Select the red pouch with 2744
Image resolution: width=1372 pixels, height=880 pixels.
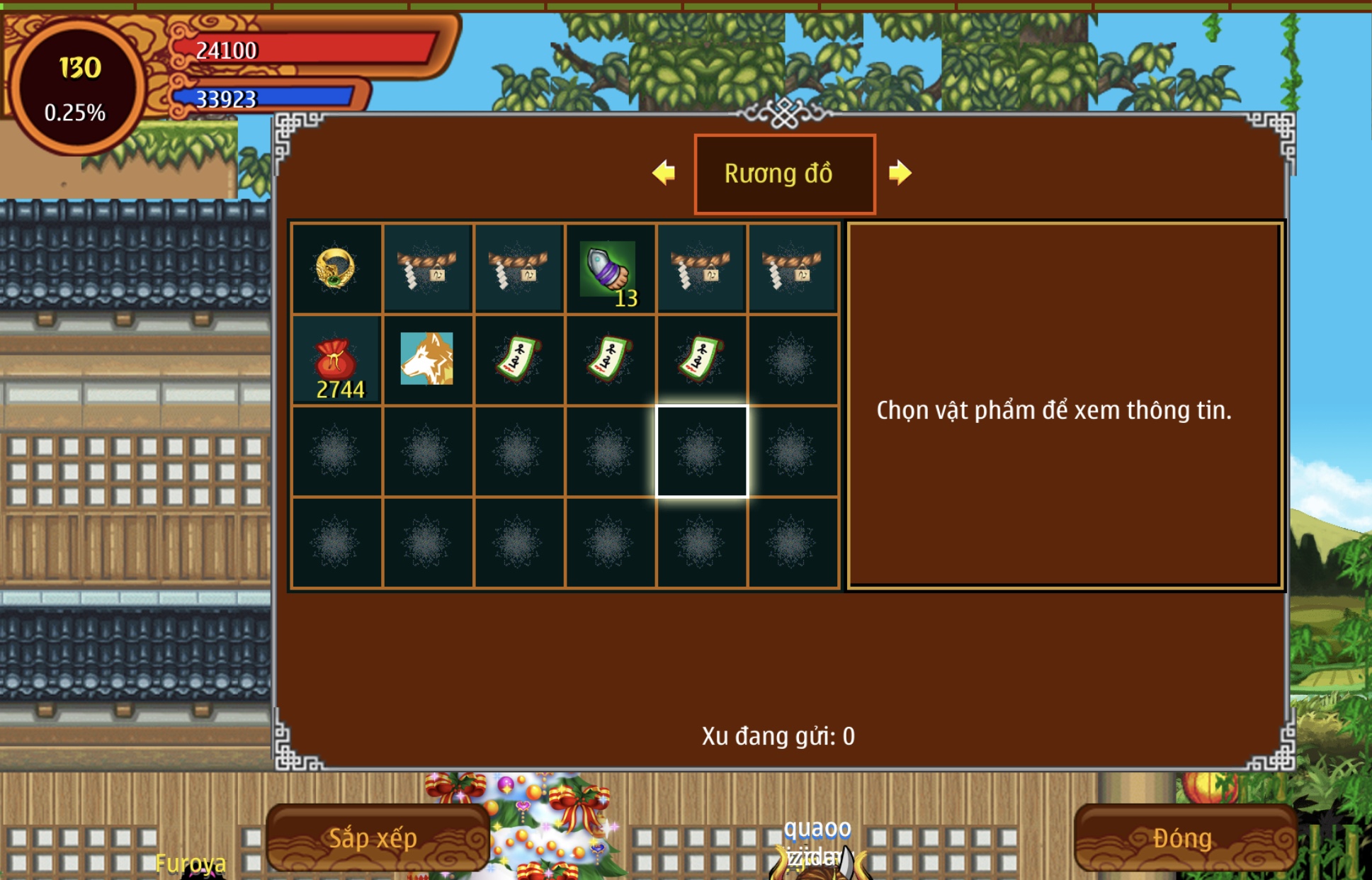[x=336, y=361]
